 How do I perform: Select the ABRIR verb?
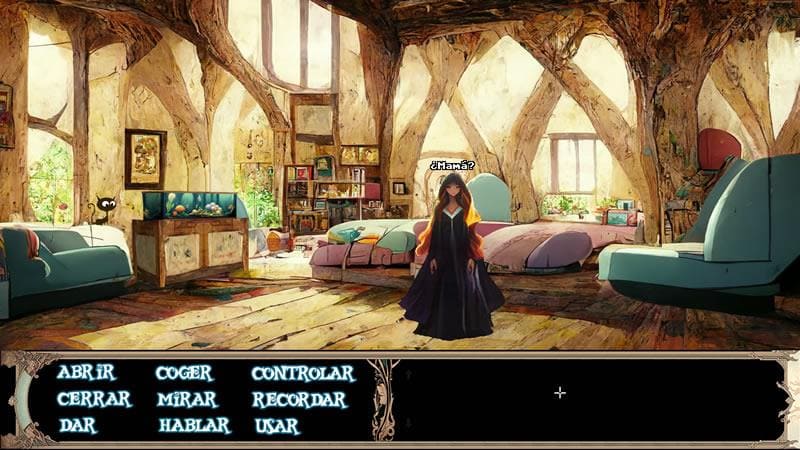coord(86,373)
